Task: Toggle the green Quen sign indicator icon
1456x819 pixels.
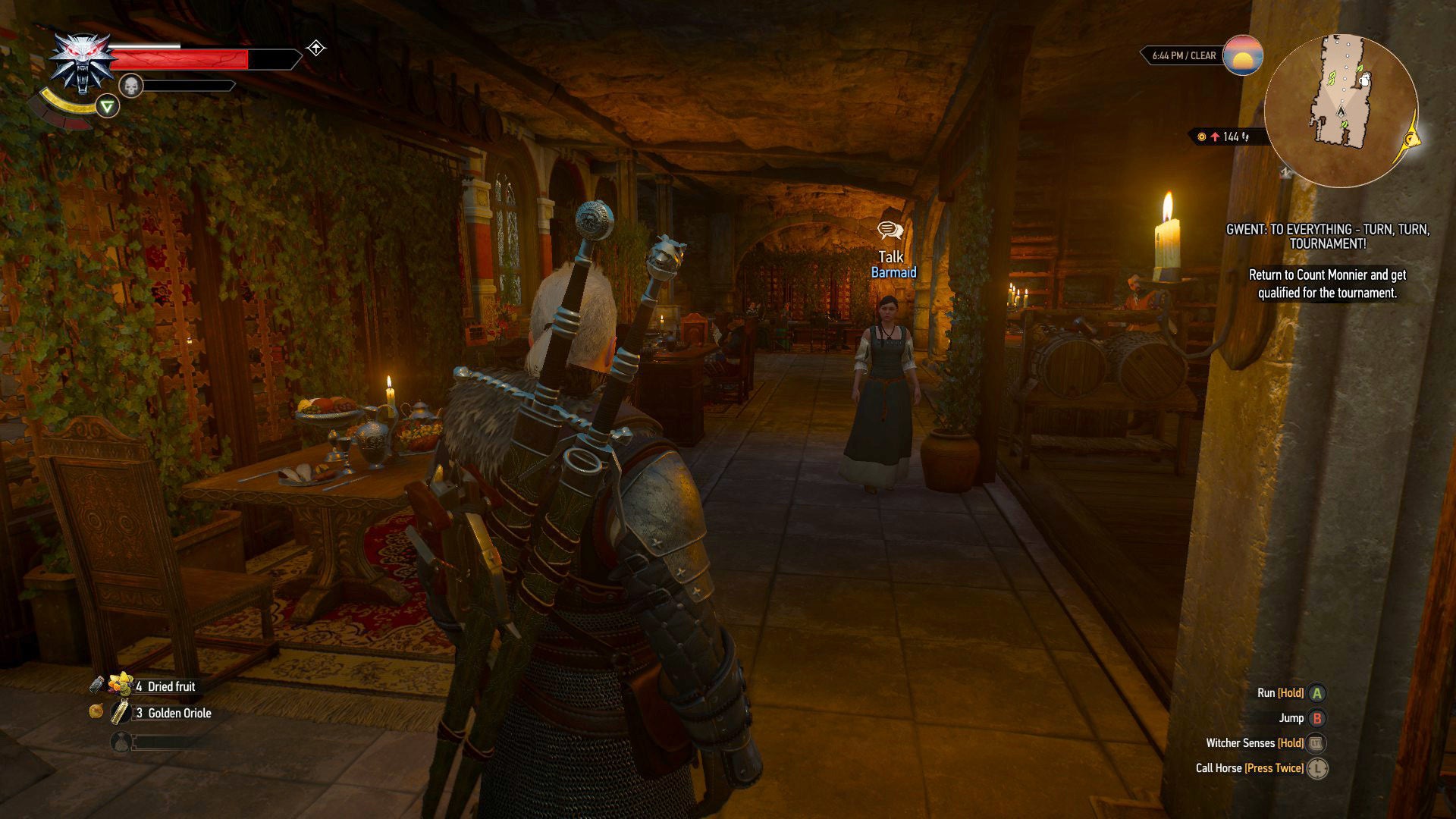Action: (x=108, y=108)
